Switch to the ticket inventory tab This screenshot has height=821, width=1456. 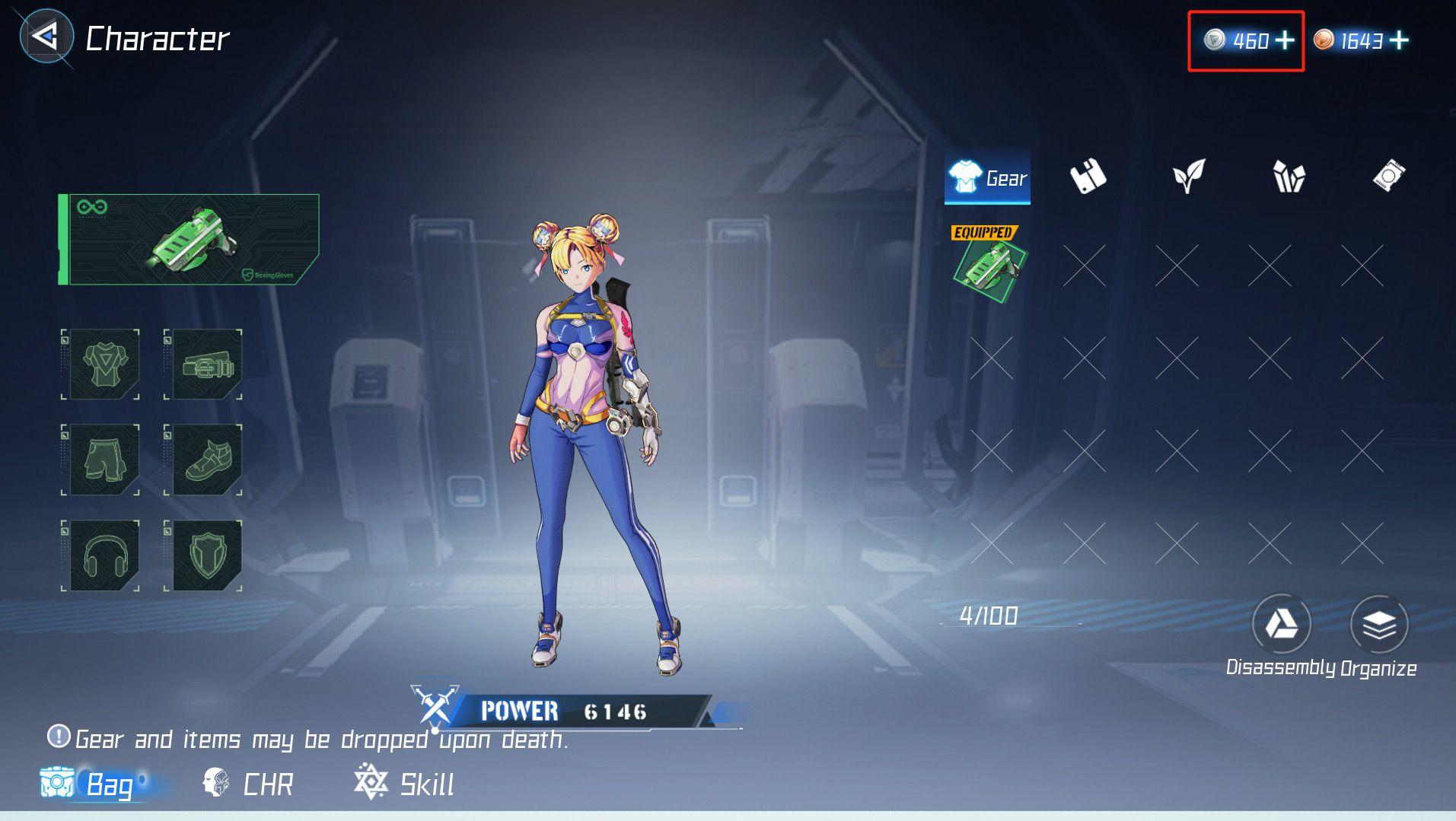click(1389, 177)
